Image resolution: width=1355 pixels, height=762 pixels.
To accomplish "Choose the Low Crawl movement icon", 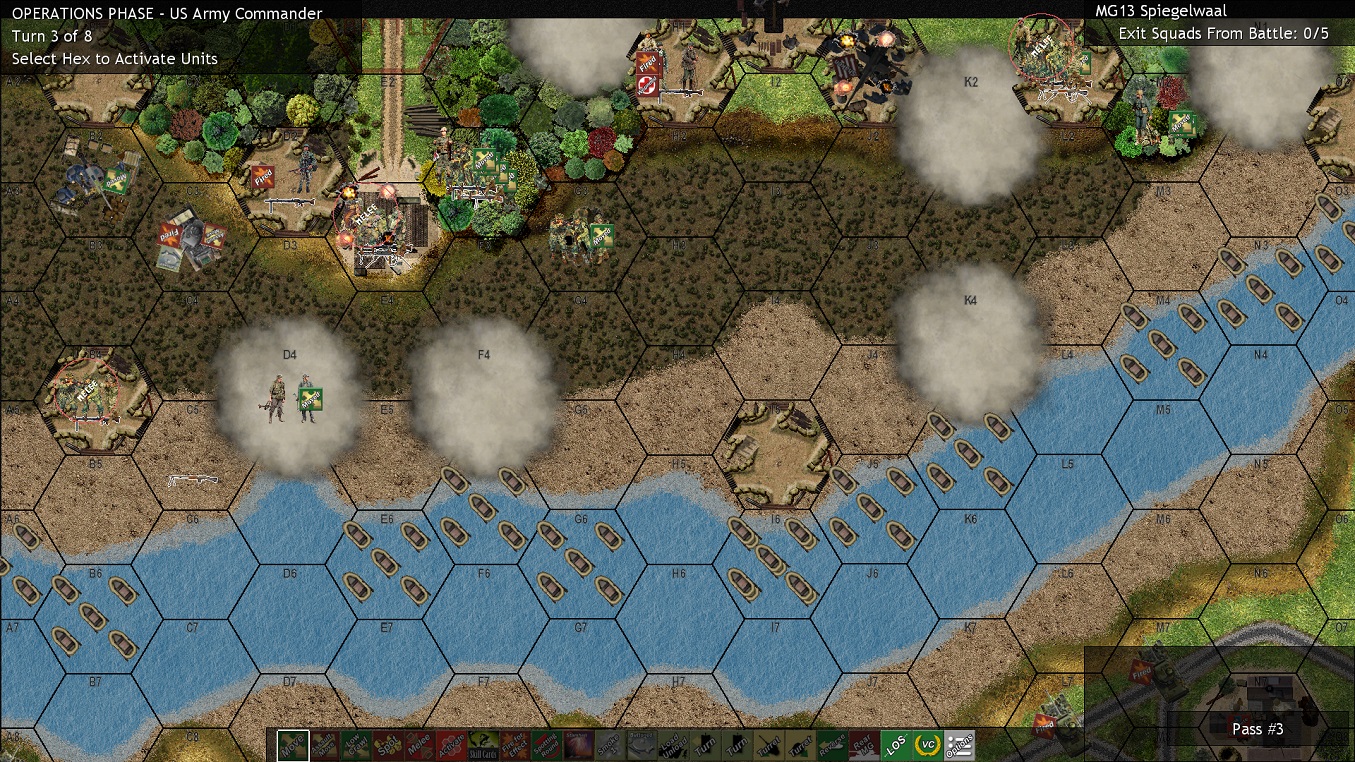I will coord(356,745).
